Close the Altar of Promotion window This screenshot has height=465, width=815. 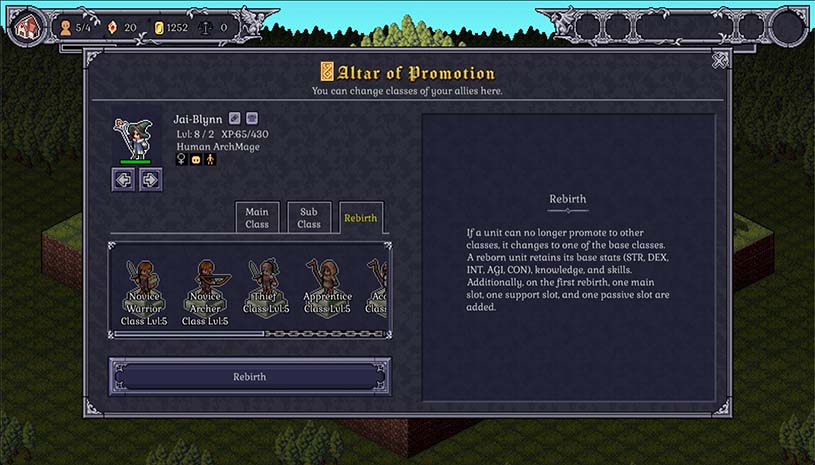[x=720, y=61]
